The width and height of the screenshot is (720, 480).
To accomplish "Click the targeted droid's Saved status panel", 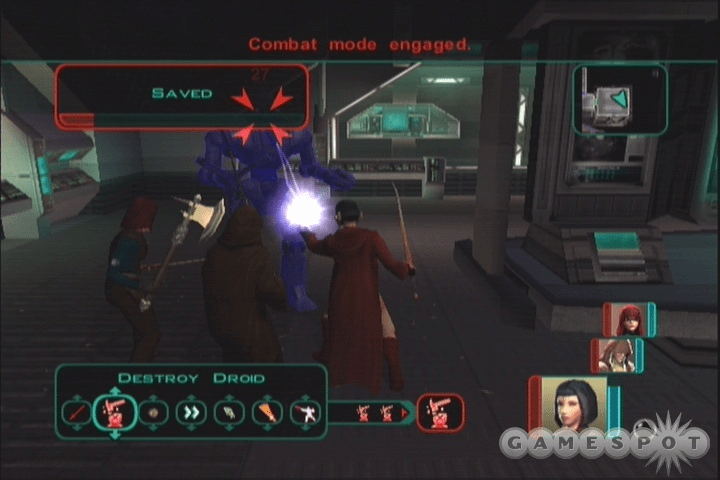I will (180, 96).
